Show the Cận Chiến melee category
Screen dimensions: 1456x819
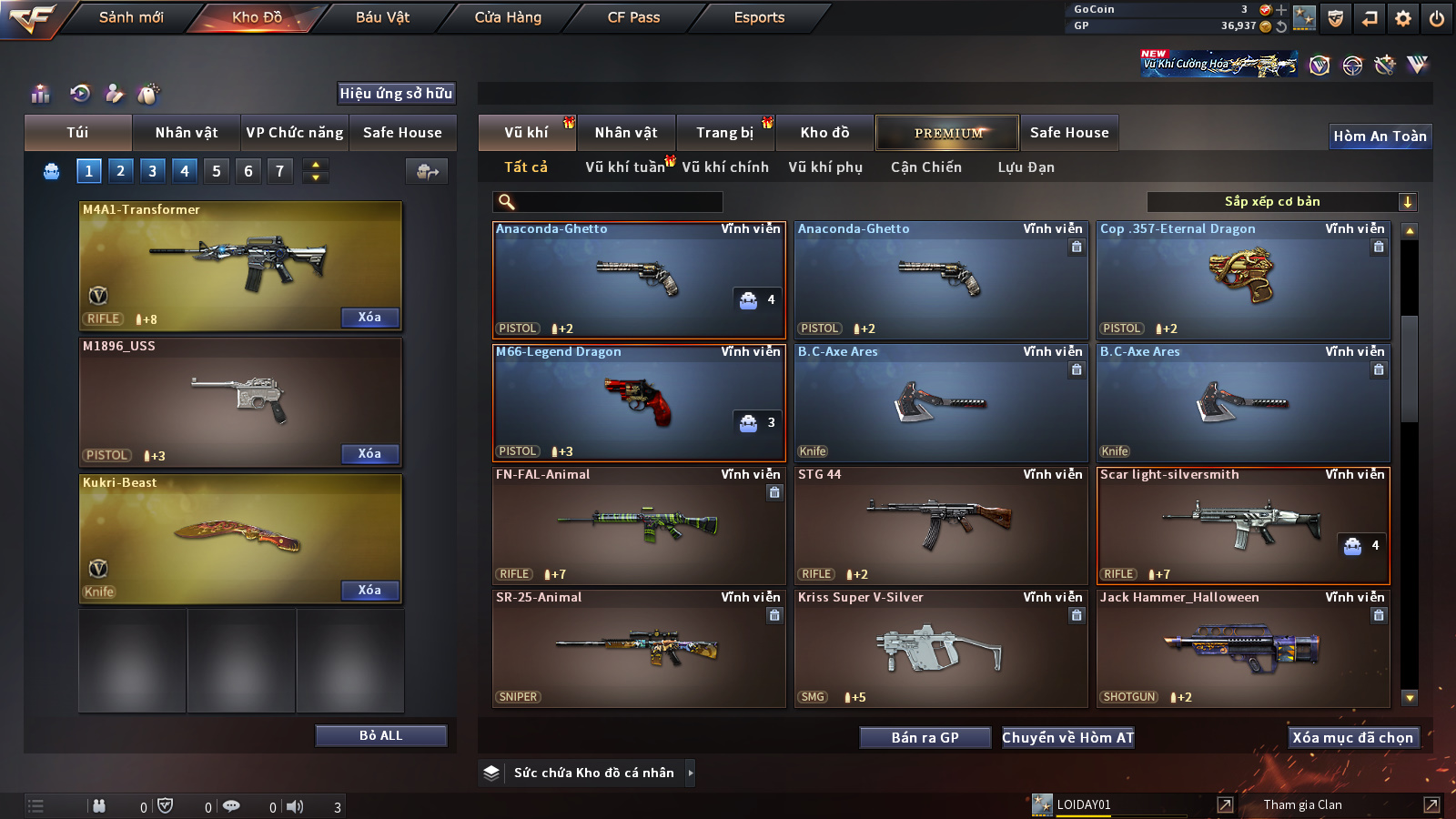click(925, 167)
